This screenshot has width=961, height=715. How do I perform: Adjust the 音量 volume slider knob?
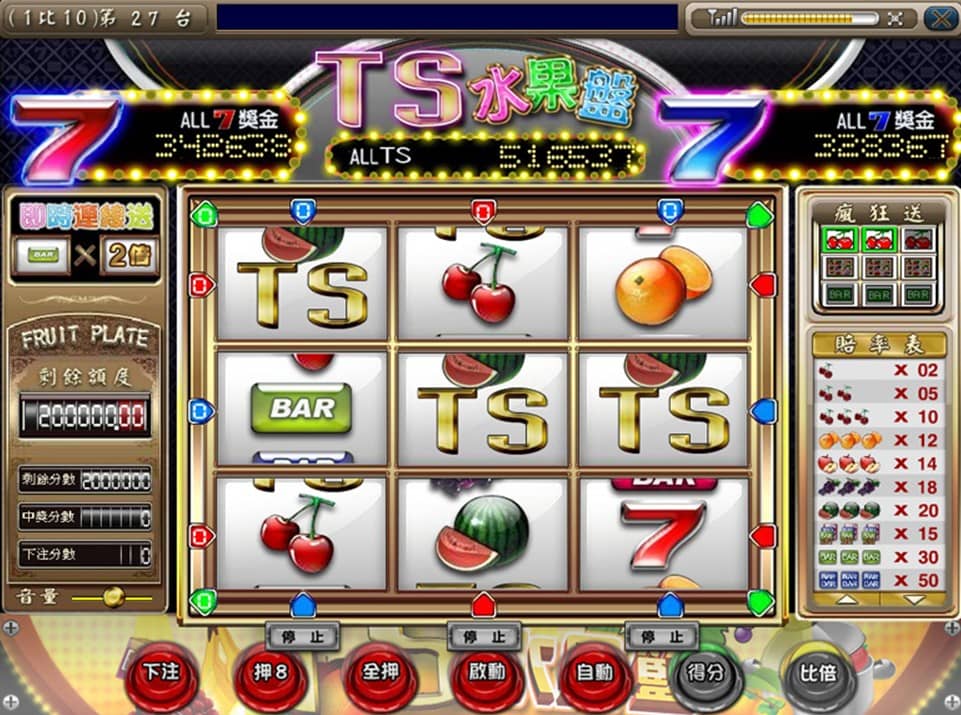pyautogui.click(x=113, y=597)
